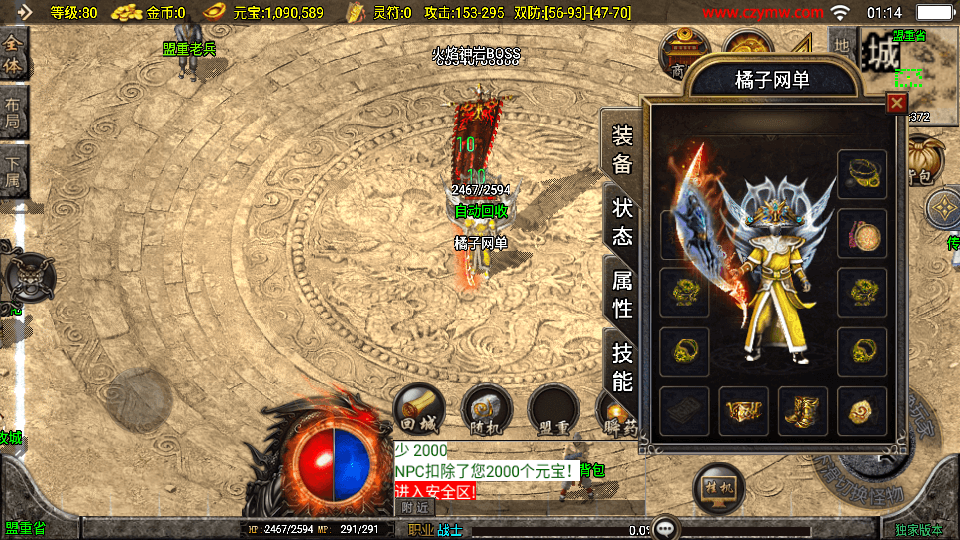Viewport: 960px width, 540px height.
Task: Inspect the golden necklace equipment slot
Action: 862,175
